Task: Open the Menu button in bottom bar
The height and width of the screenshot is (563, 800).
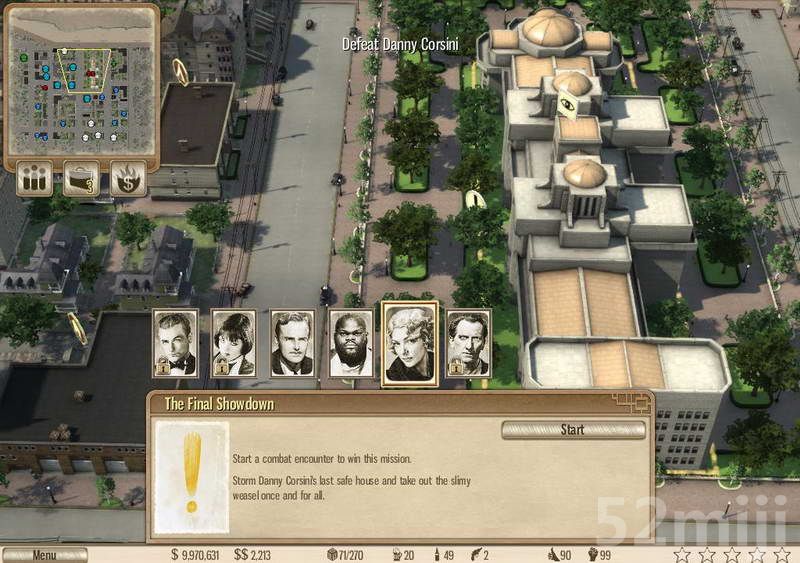Action: point(44,554)
